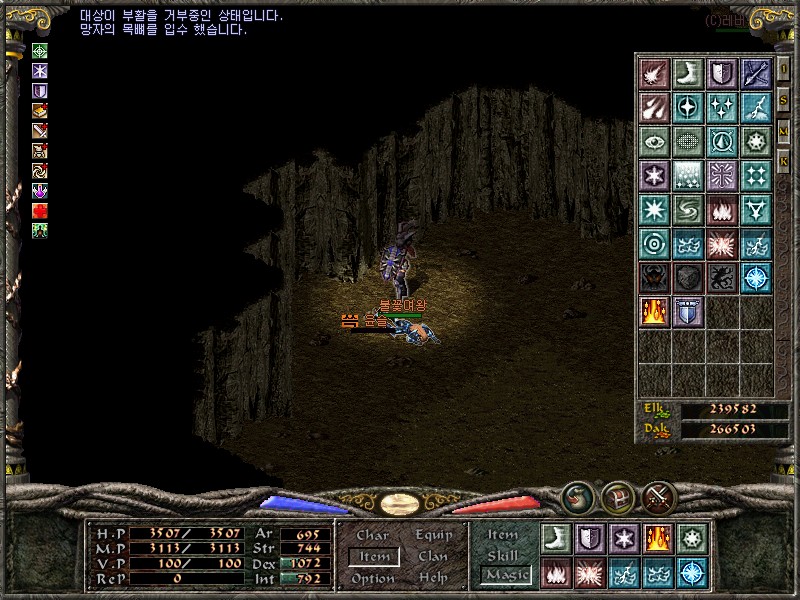The width and height of the screenshot is (800, 600).
Task: Click the treasure chest round button
Action: (617, 496)
